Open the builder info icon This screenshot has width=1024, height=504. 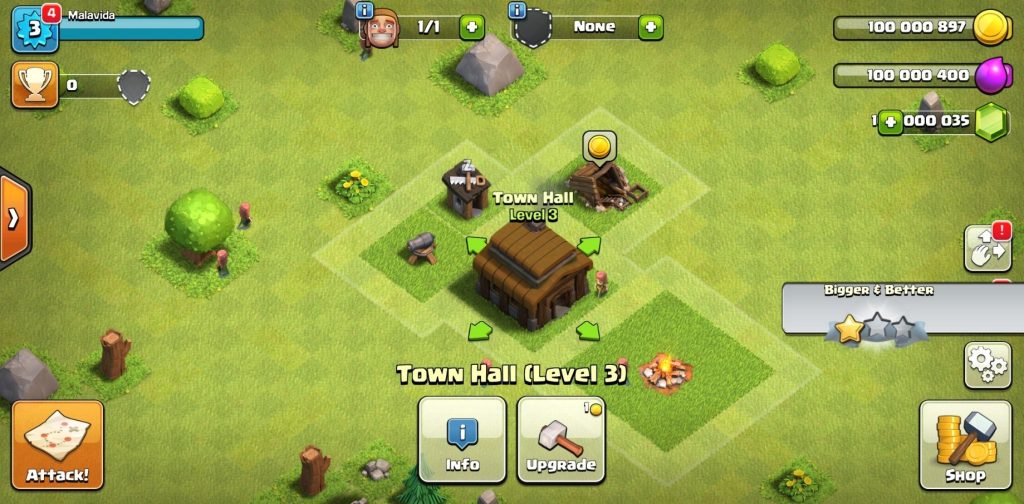365,11
